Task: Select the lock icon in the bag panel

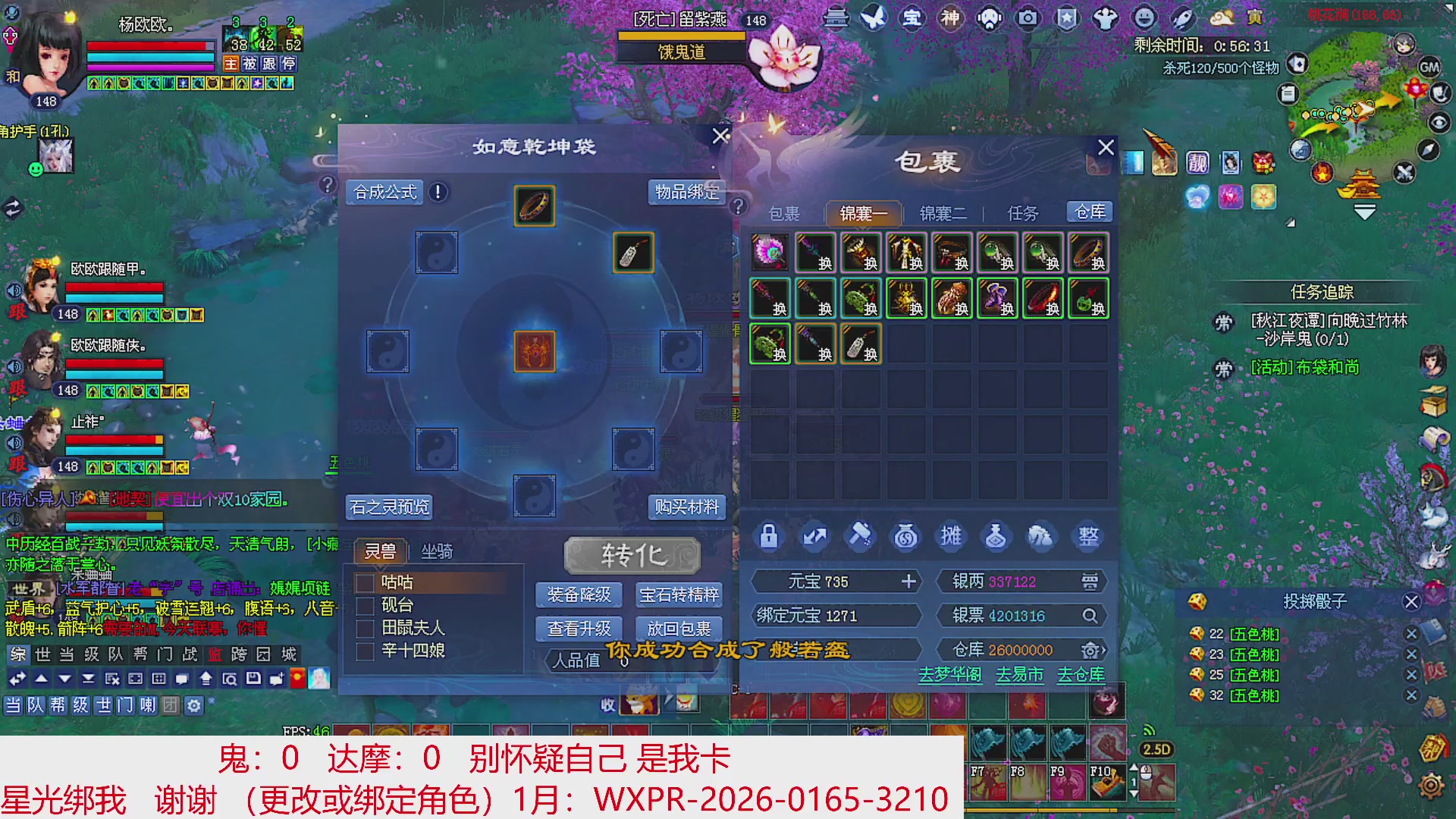Action: 768,536
